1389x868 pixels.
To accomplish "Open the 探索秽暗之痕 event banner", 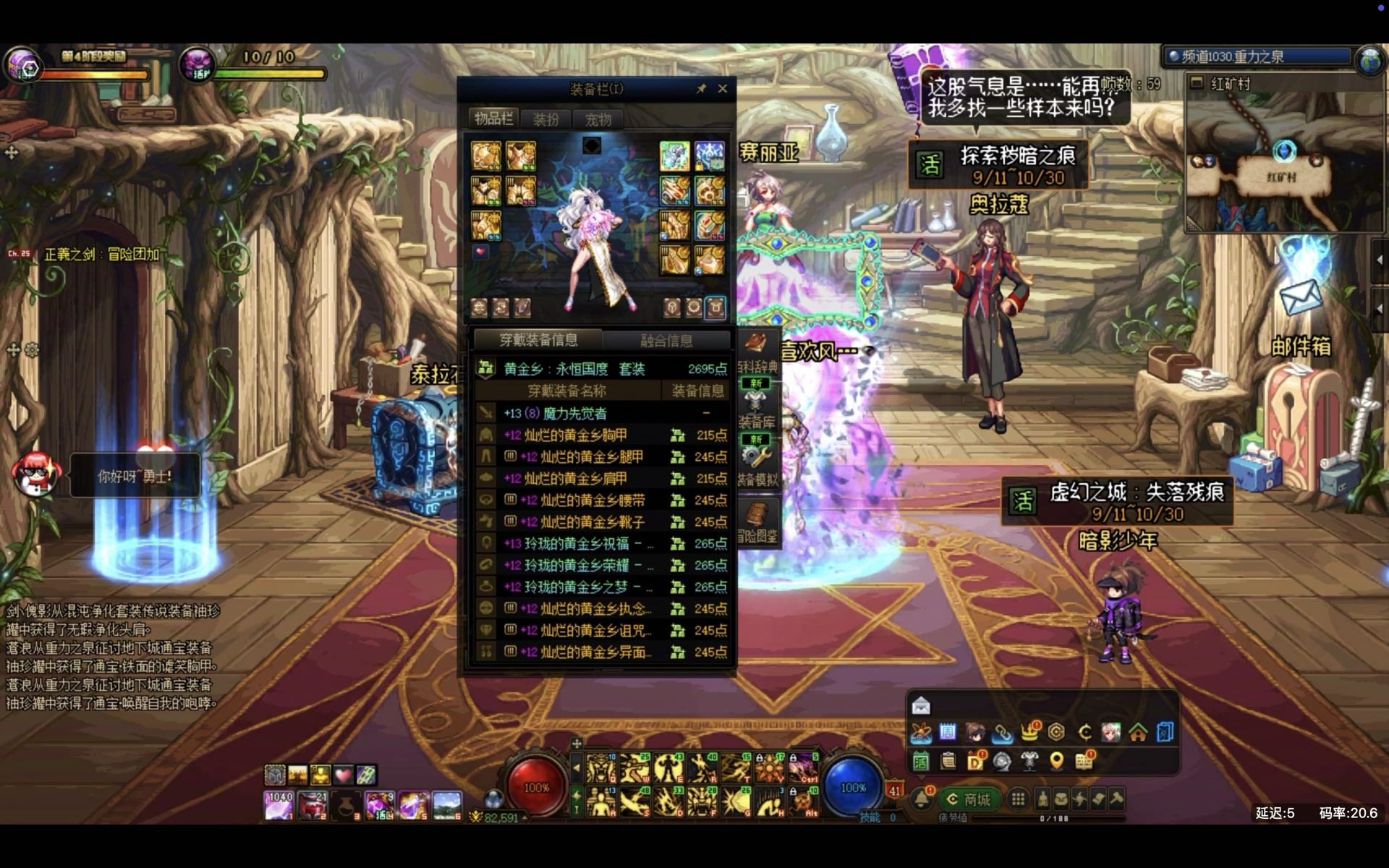I will (x=998, y=165).
